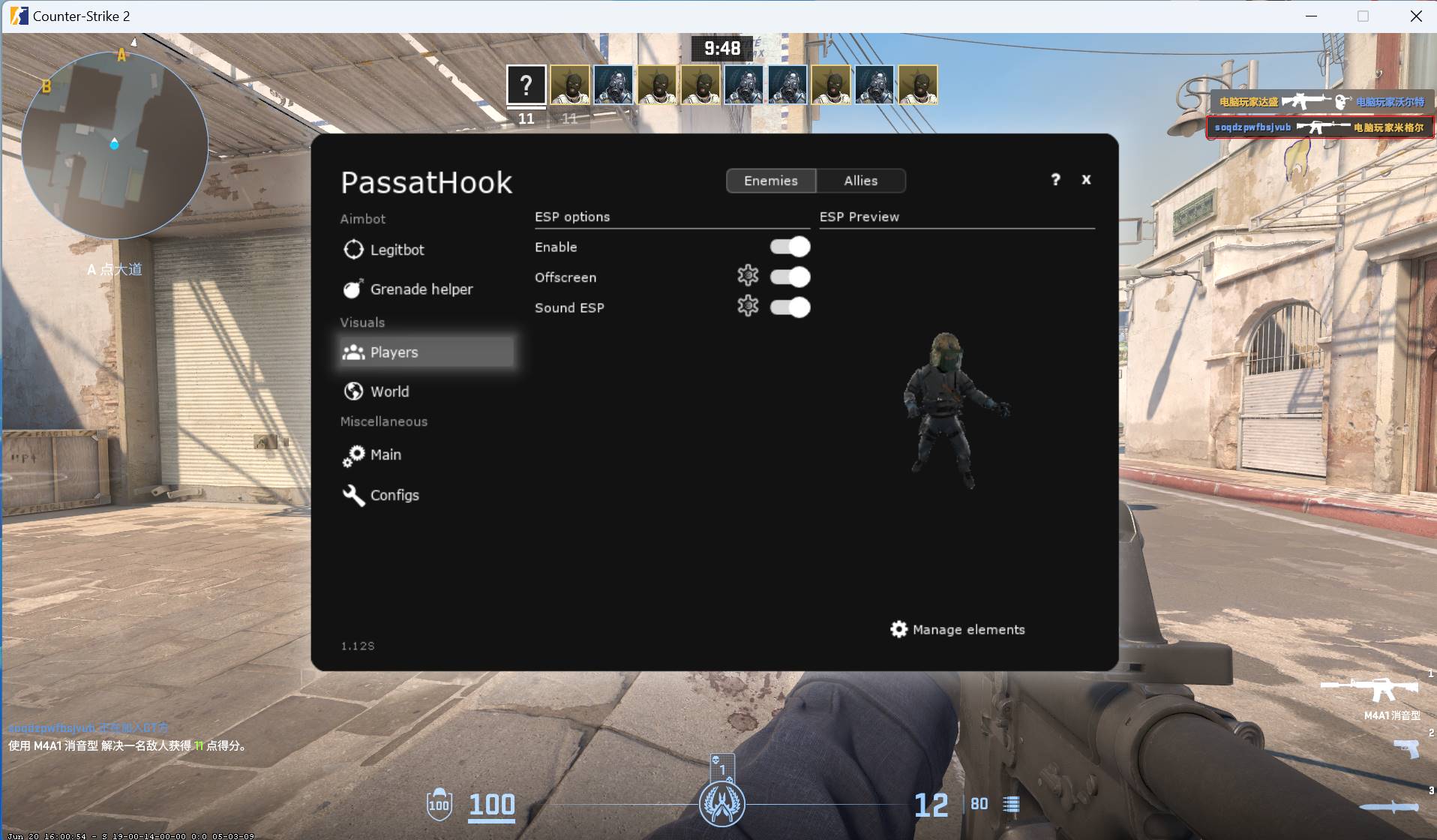Open the Offscreen ESP settings gear

coord(749,276)
